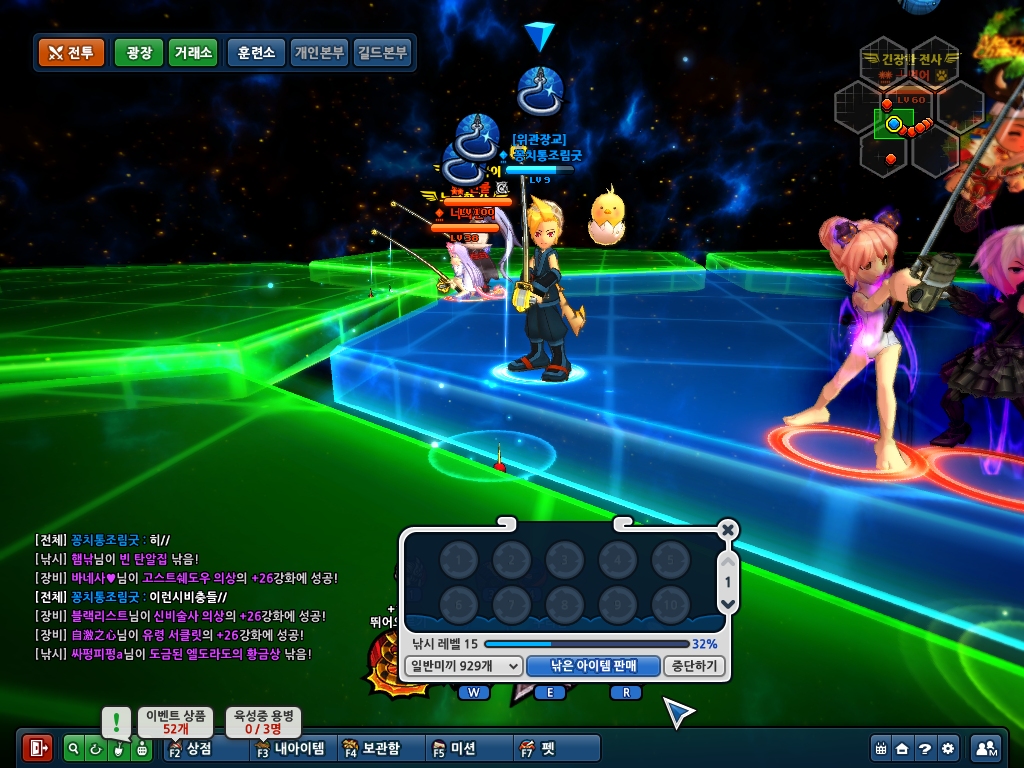Go to the 광장 plaza
The height and width of the screenshot is (768, 1024).
click(139, 53)
